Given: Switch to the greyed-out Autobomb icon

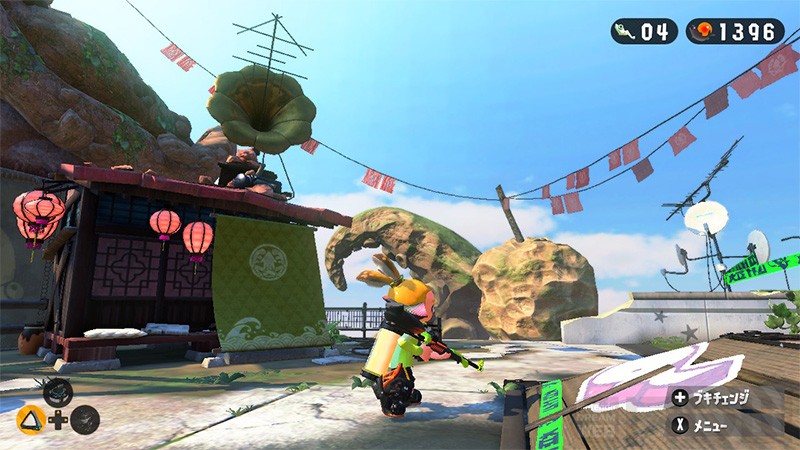Looking at the screenshot, I should [85, 420].
